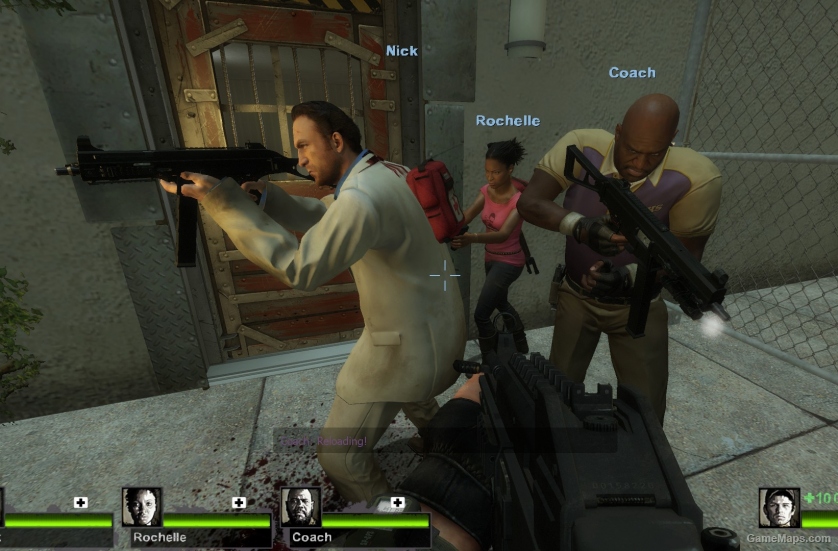Select Rochelle's portrait in the team panel
Screen dimensions: 838x551
pyautogui.click(x=142, y=507)
